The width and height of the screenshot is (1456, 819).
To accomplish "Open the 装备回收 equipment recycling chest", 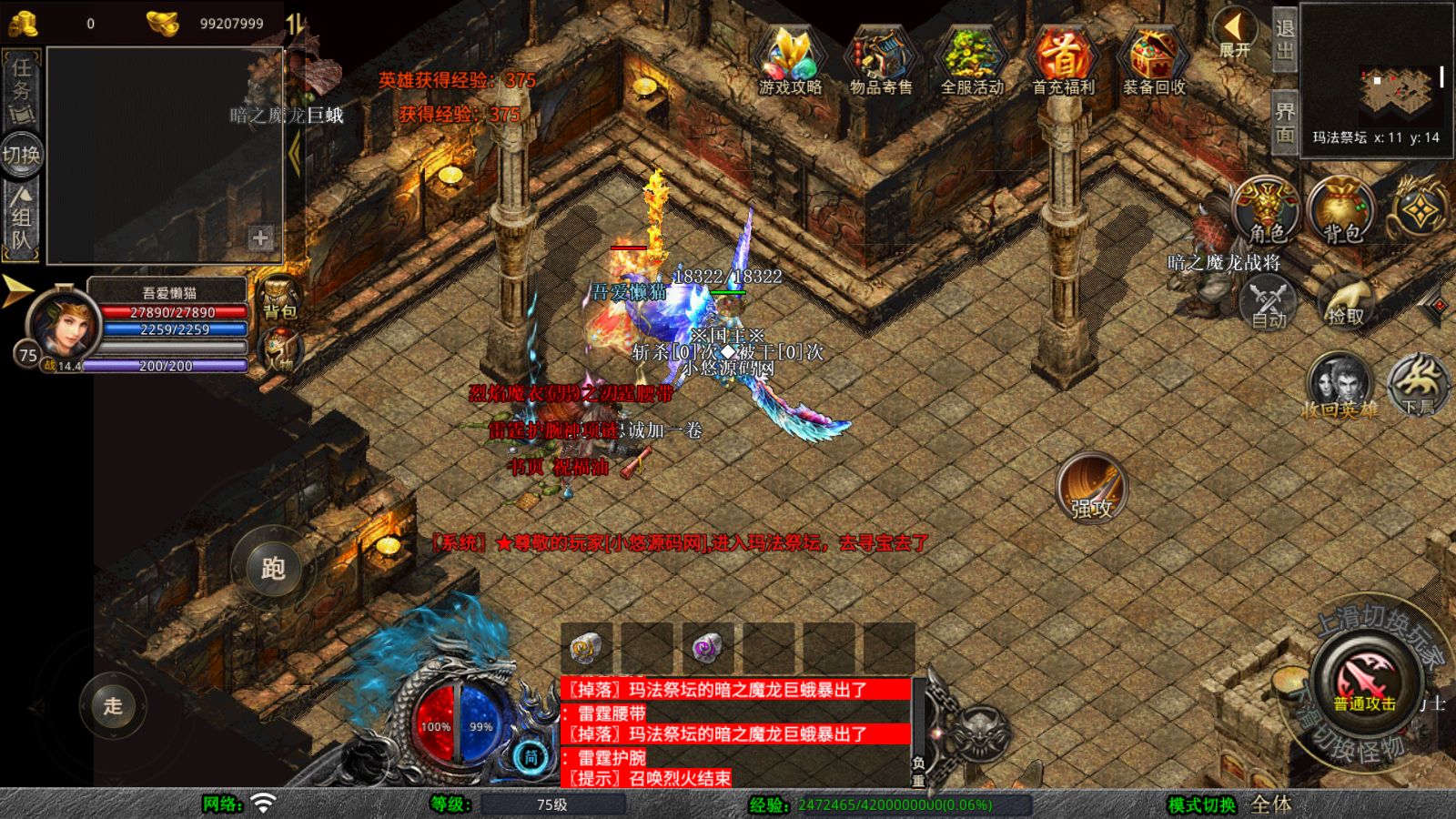I will pos(1153,60).
